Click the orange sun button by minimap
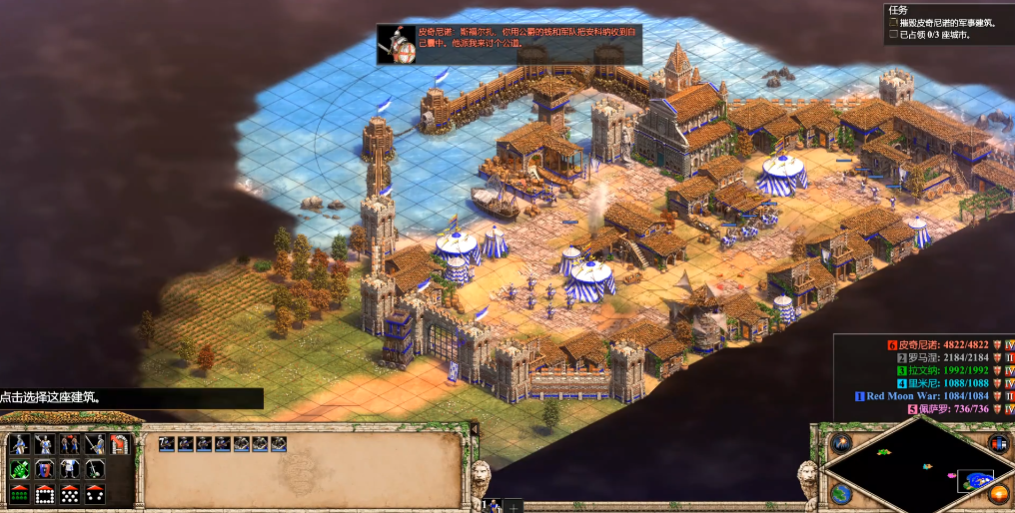The image size is (1015, 513). [997, 493]
